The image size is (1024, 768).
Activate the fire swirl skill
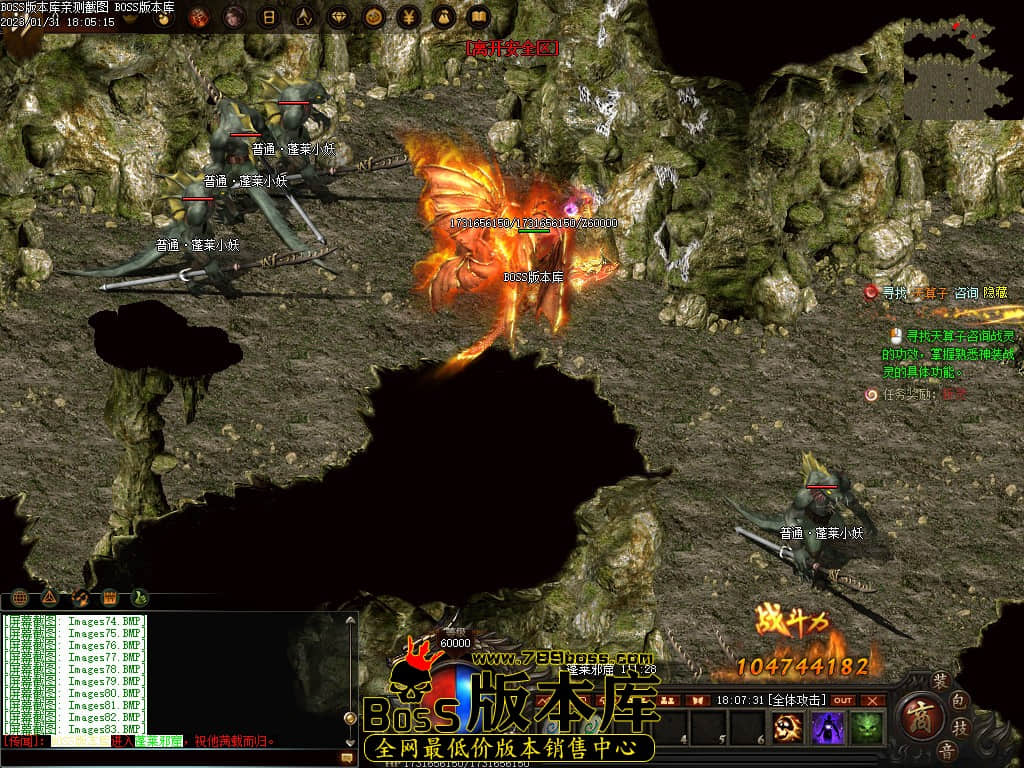pyautogui.click(x=789, y=727)
